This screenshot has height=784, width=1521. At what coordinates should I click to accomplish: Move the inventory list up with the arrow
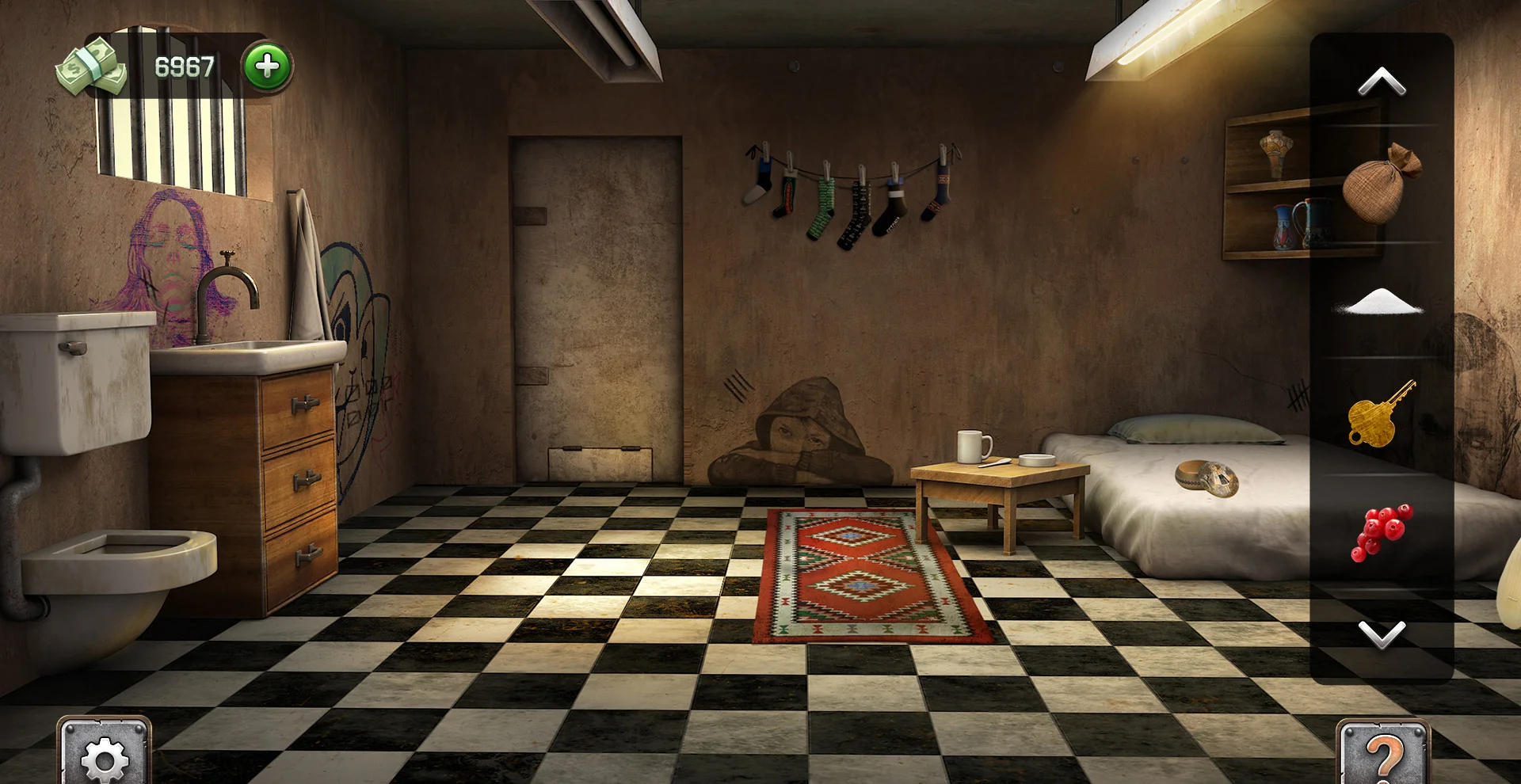1382,82
